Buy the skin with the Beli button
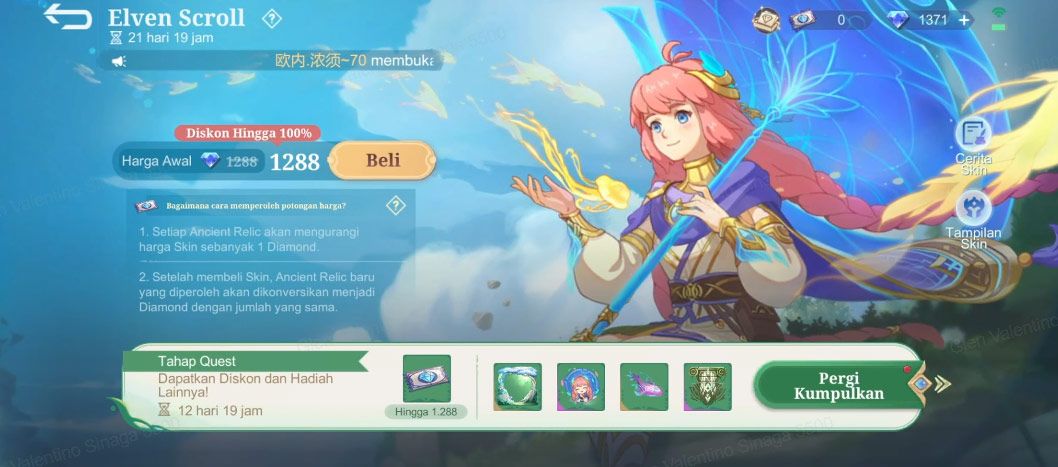Viewport: 1058px width, 467px height. pyautogui.click(x=382, y=160)
